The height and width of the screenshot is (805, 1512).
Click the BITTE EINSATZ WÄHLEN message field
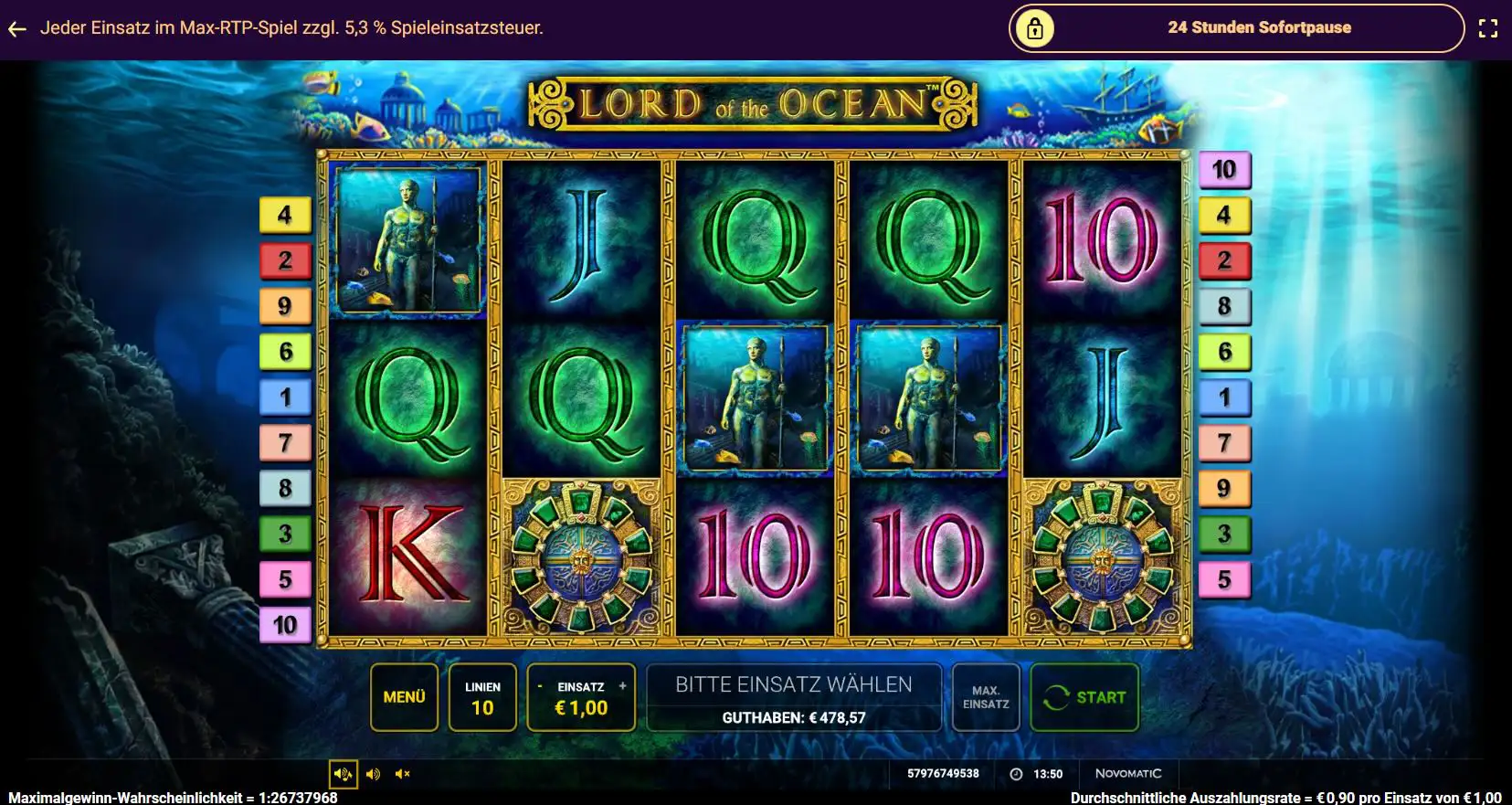(x=793, y=684)
